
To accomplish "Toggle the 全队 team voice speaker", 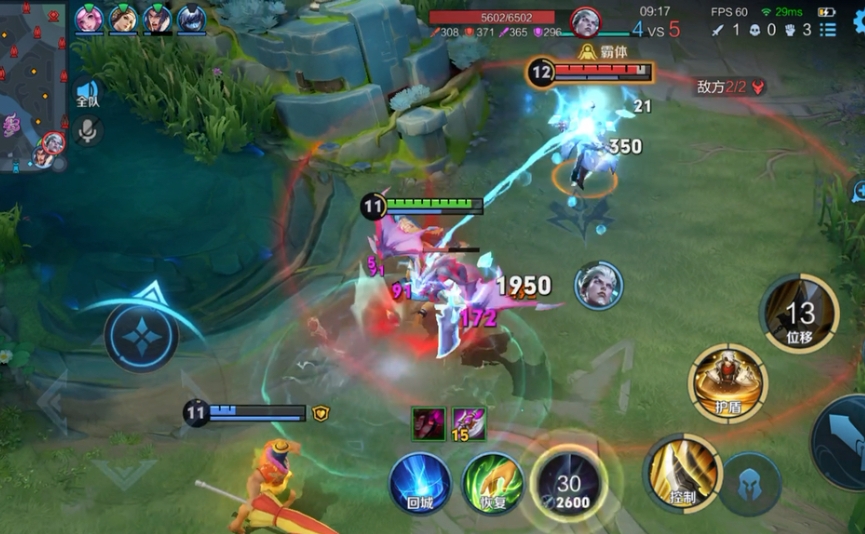I will coord(88,94).
